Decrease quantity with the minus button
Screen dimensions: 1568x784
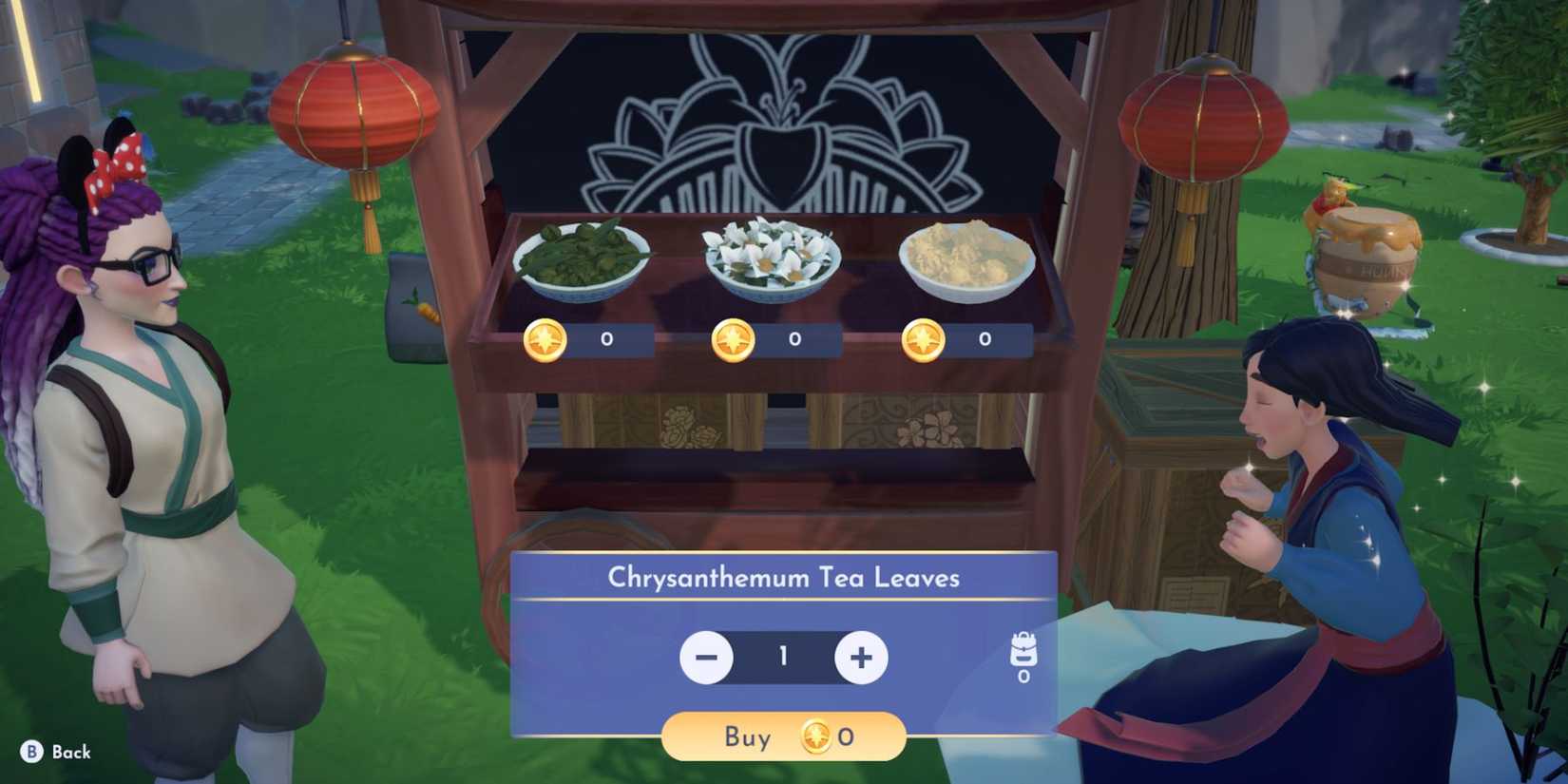(707, 657)
